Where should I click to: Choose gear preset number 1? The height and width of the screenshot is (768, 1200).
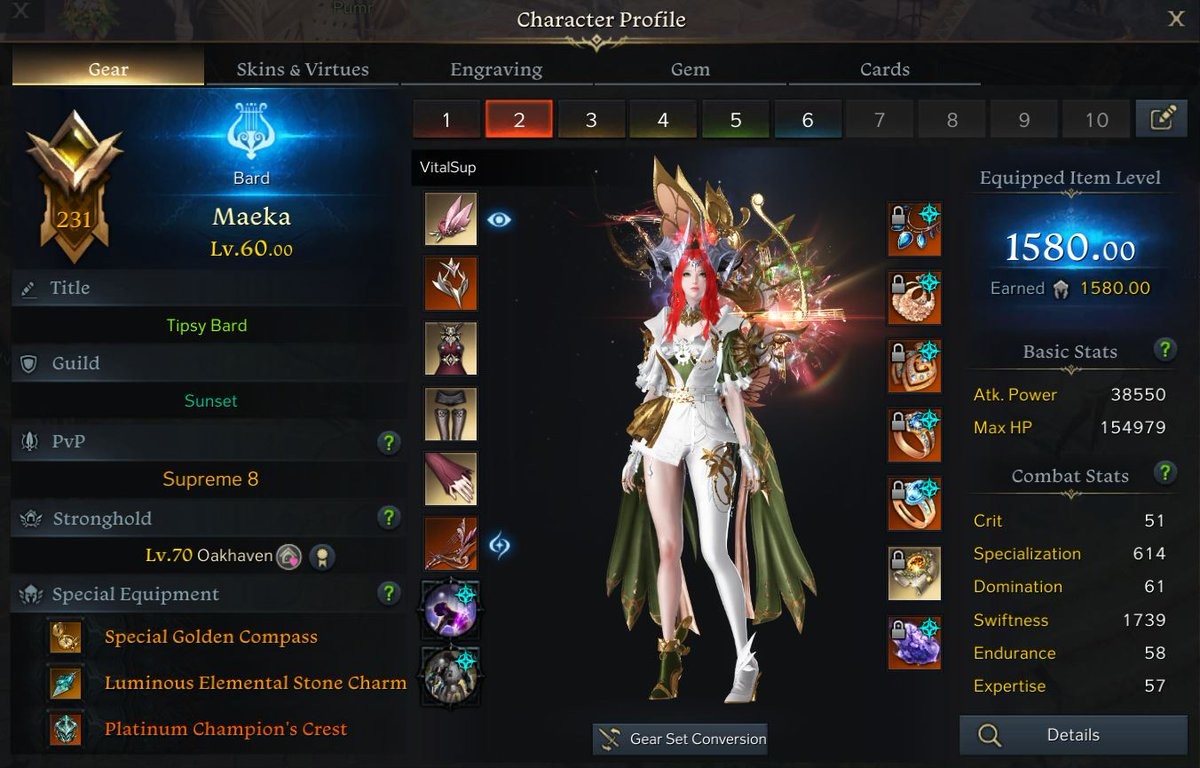tap(446, 120)
